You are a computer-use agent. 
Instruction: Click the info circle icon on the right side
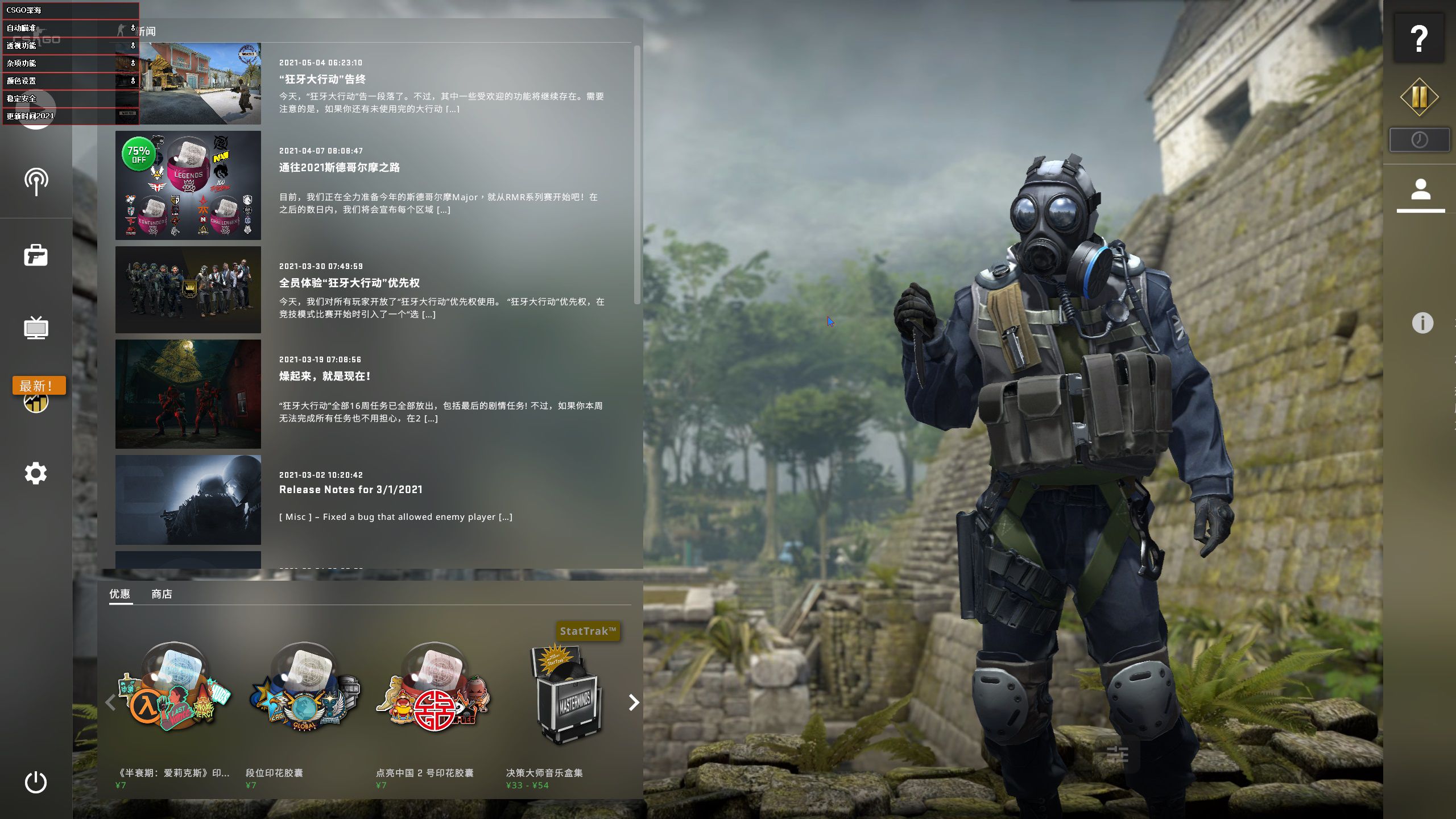coord(1422,323)
